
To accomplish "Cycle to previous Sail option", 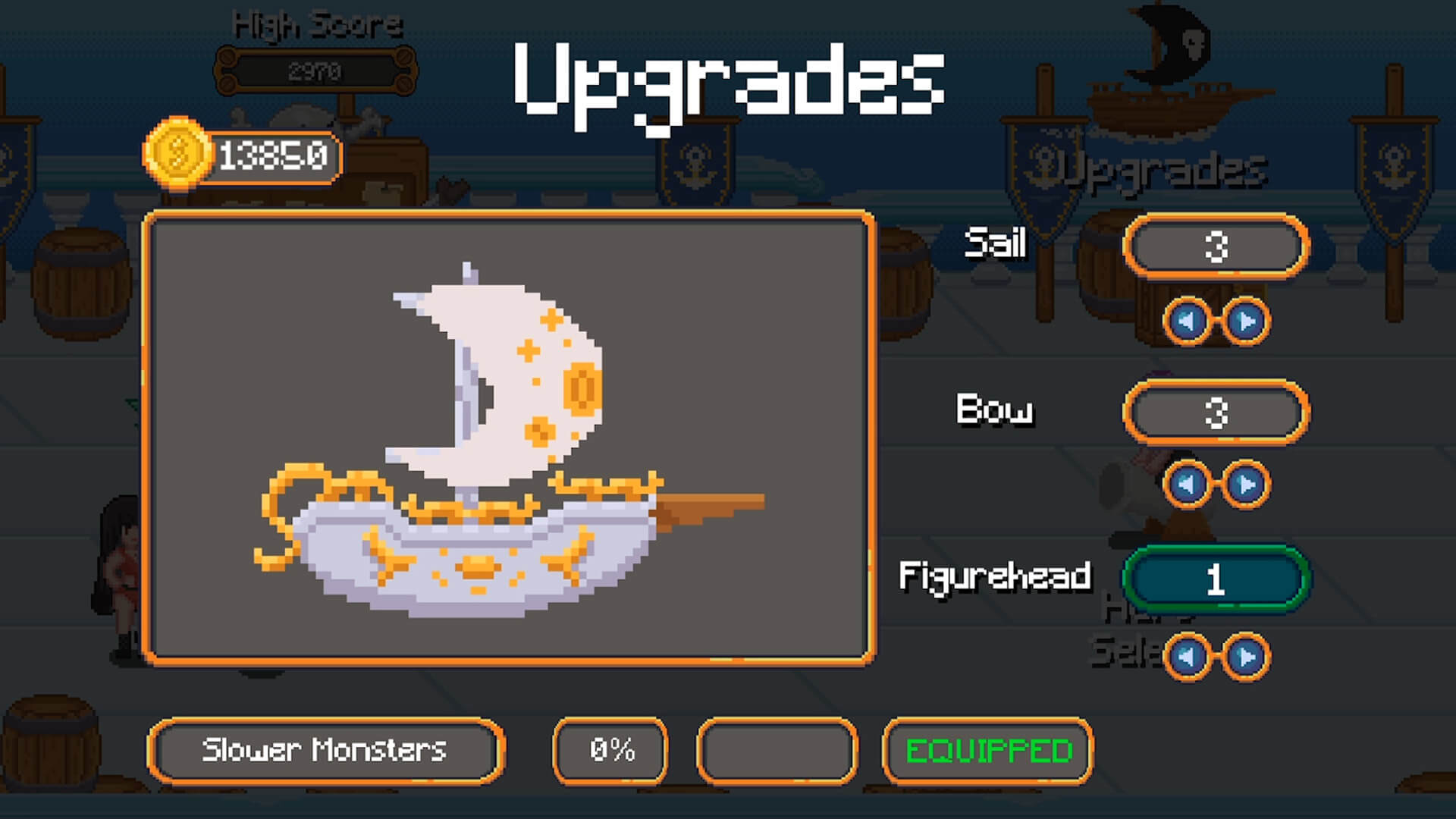I will (1187, 322).
